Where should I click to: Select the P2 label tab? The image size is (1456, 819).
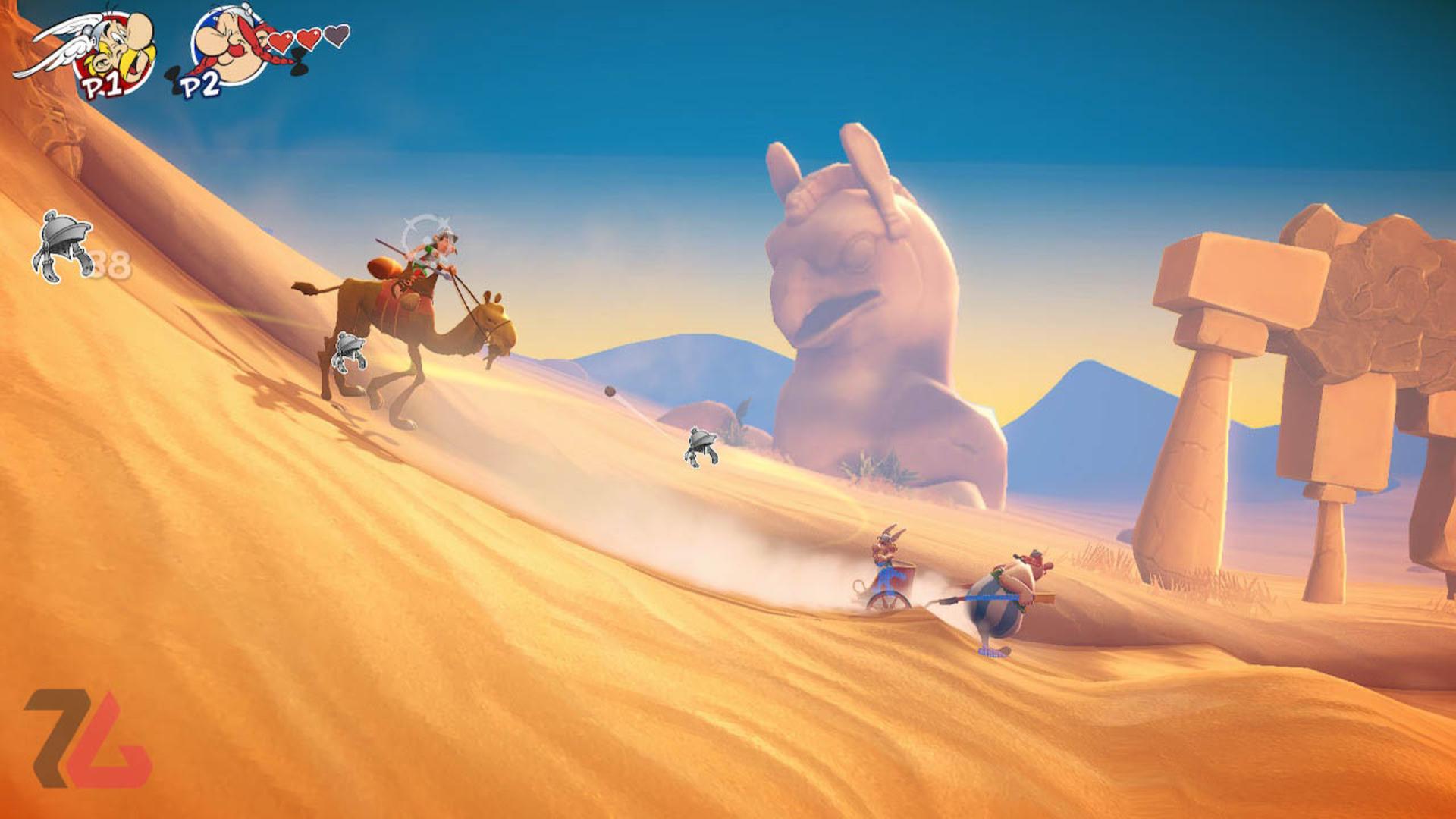pos(199,86)
